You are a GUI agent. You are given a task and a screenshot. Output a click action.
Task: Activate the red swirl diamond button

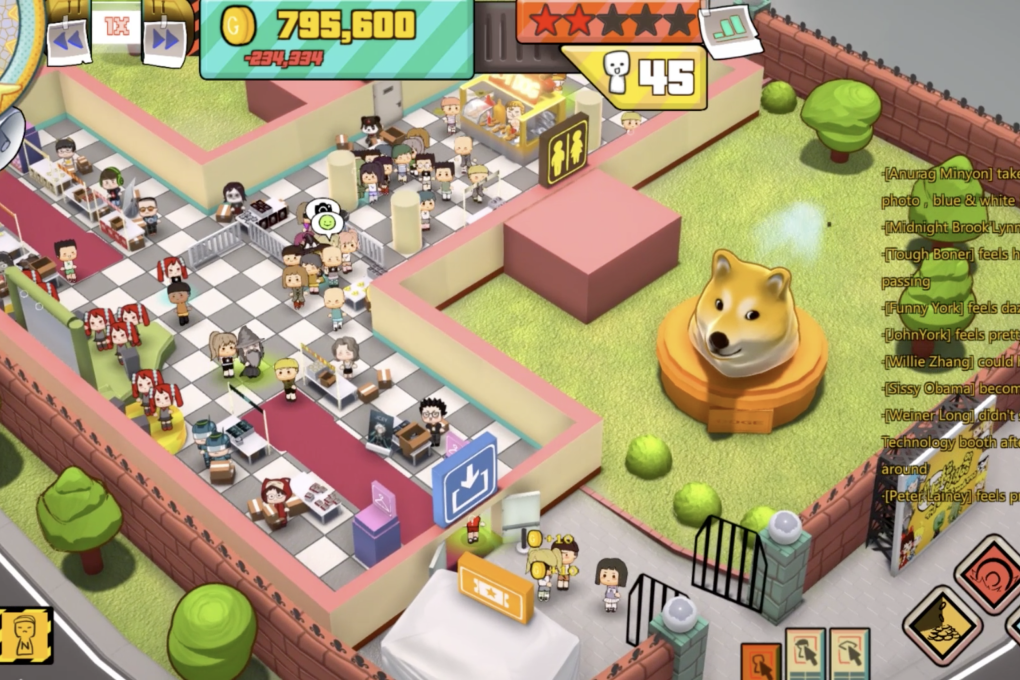coord(990,573)
